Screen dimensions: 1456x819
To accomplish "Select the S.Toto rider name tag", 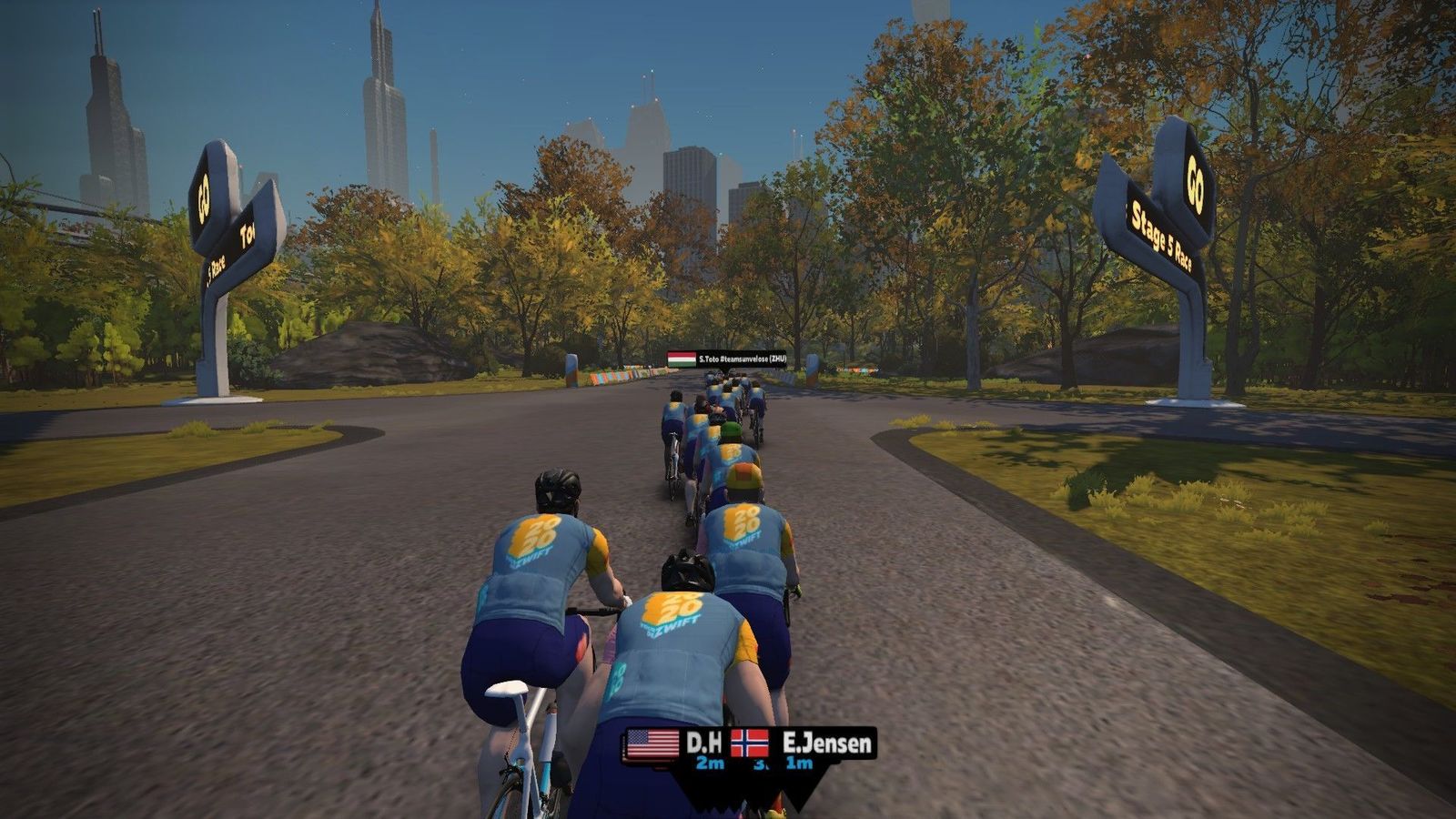I will point(726,359).
